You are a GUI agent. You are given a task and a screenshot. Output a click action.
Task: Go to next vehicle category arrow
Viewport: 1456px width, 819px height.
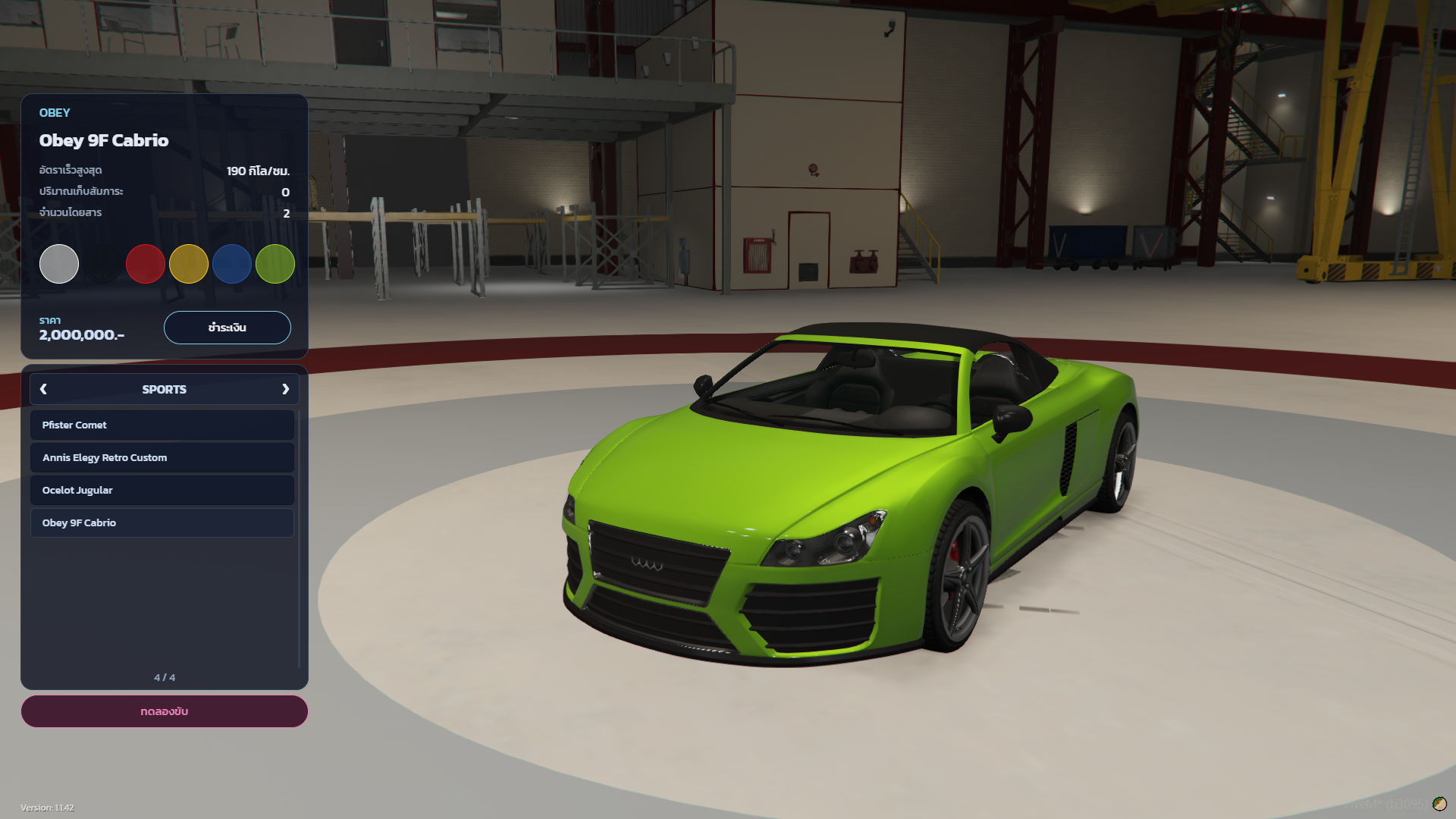pyautogui.click(x=286, y=389)
